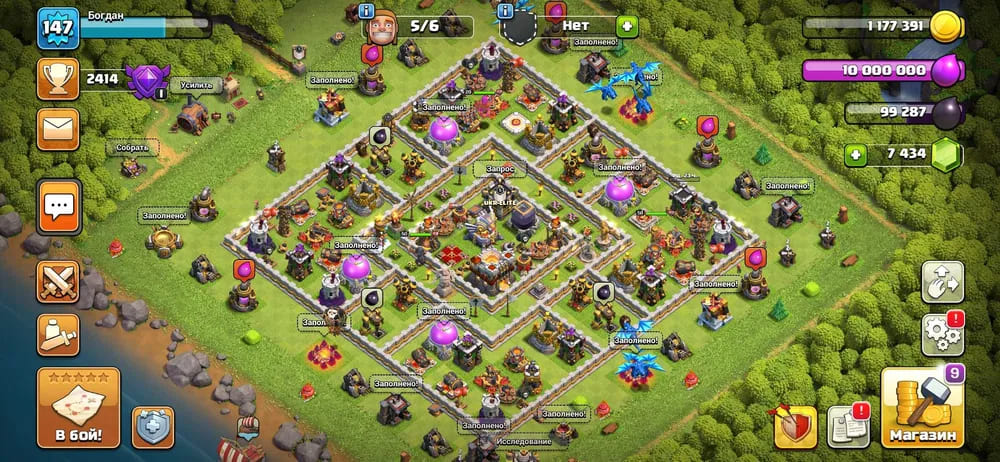This screenshot has width=1000, height=462.
Task: Tap the В бой! attack button
Action: (78, 408)
